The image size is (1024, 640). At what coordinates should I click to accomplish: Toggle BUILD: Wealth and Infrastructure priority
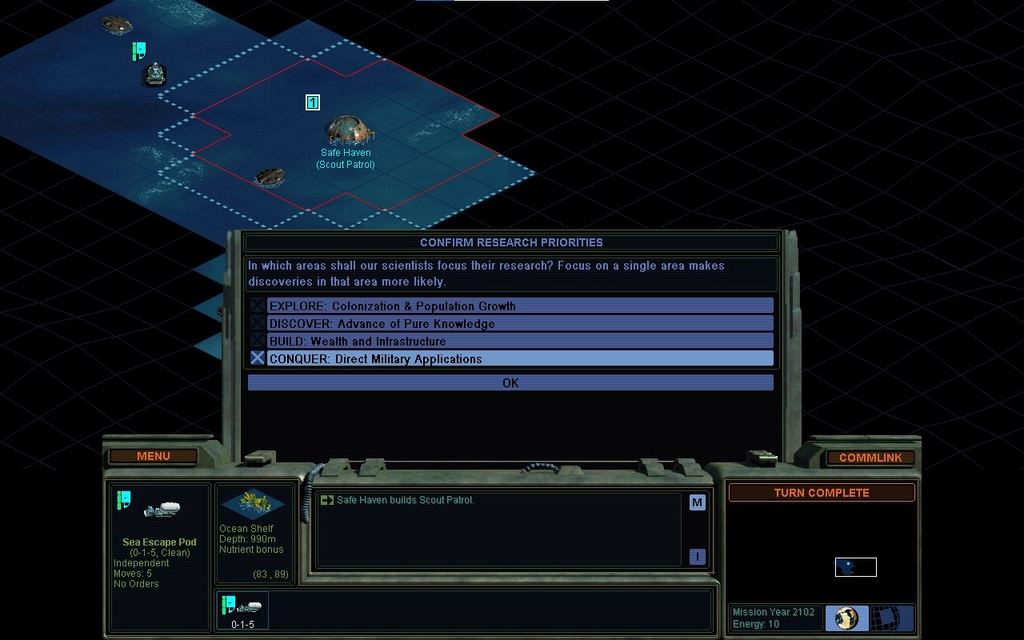(x=510, y=341)
